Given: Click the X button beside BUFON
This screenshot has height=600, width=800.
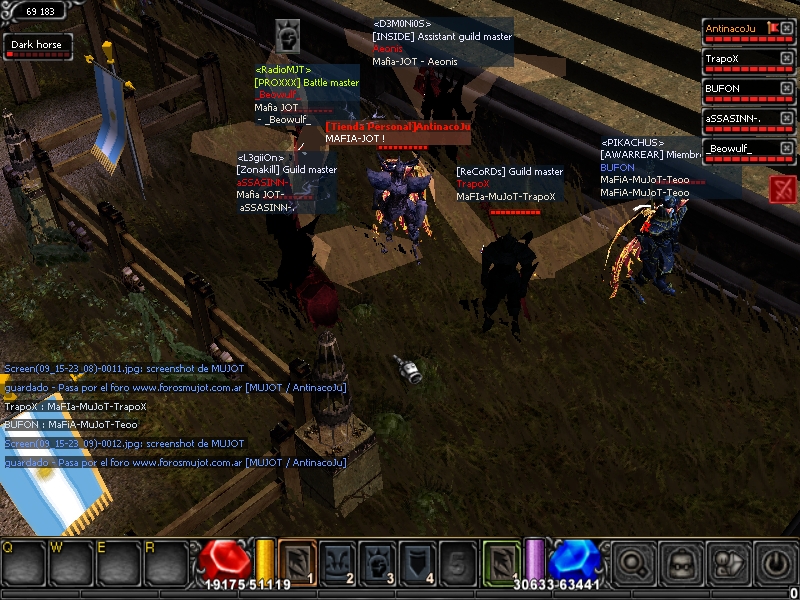Looking at the screenshot, I should [787, 89].
